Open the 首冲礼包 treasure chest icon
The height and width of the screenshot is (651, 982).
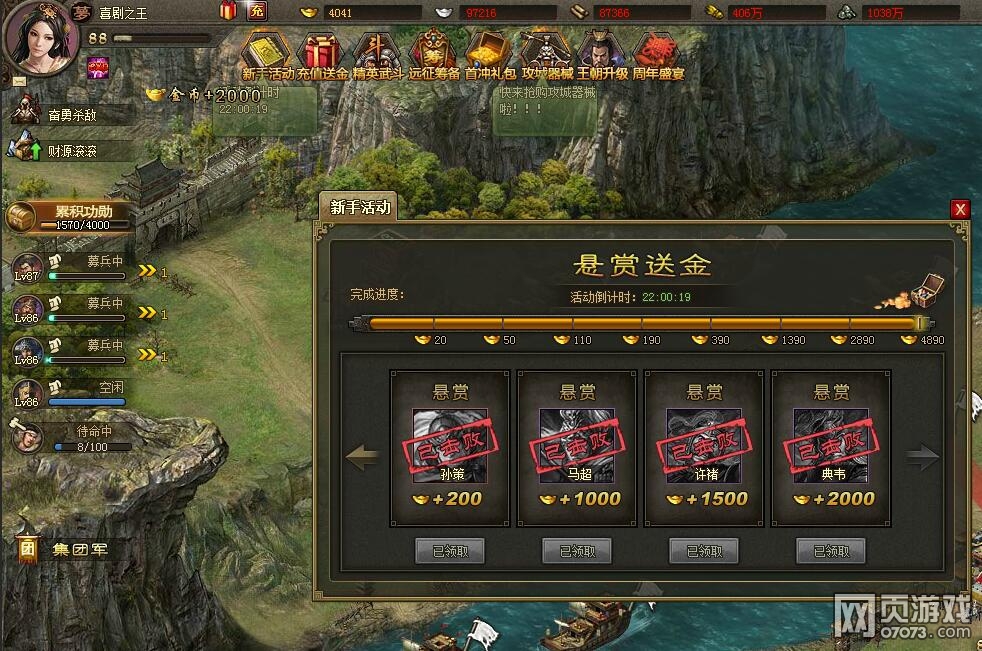[x=490, y=51]
